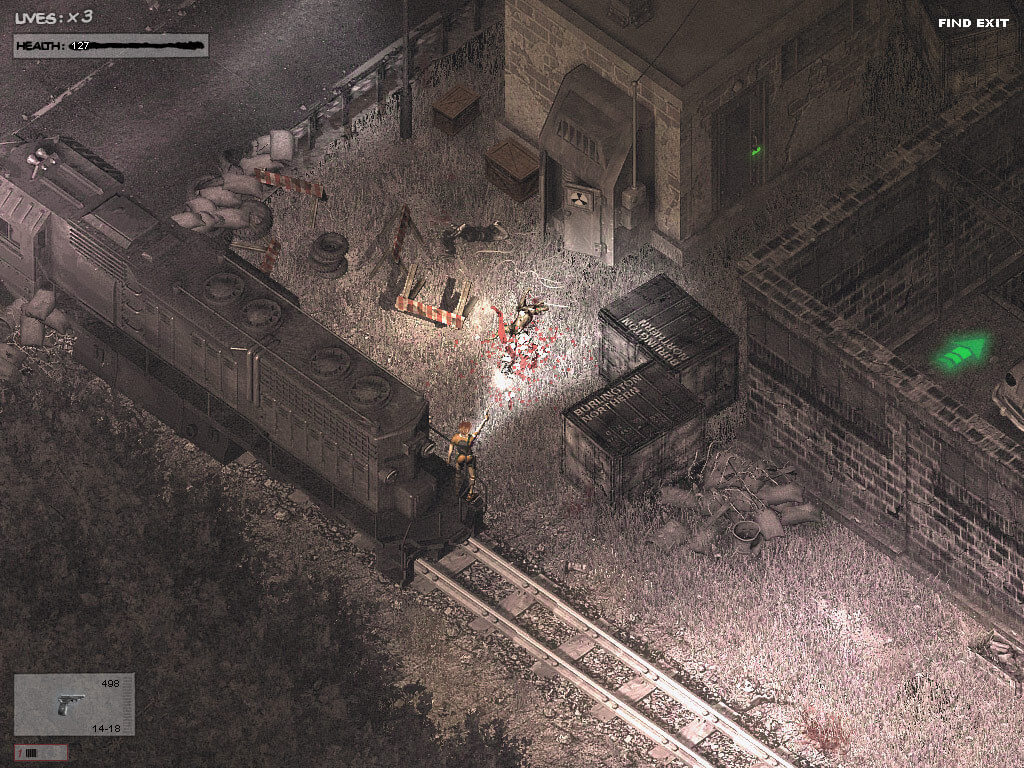
Task: Select the pistol weapon panel
Action: [74, 704]
